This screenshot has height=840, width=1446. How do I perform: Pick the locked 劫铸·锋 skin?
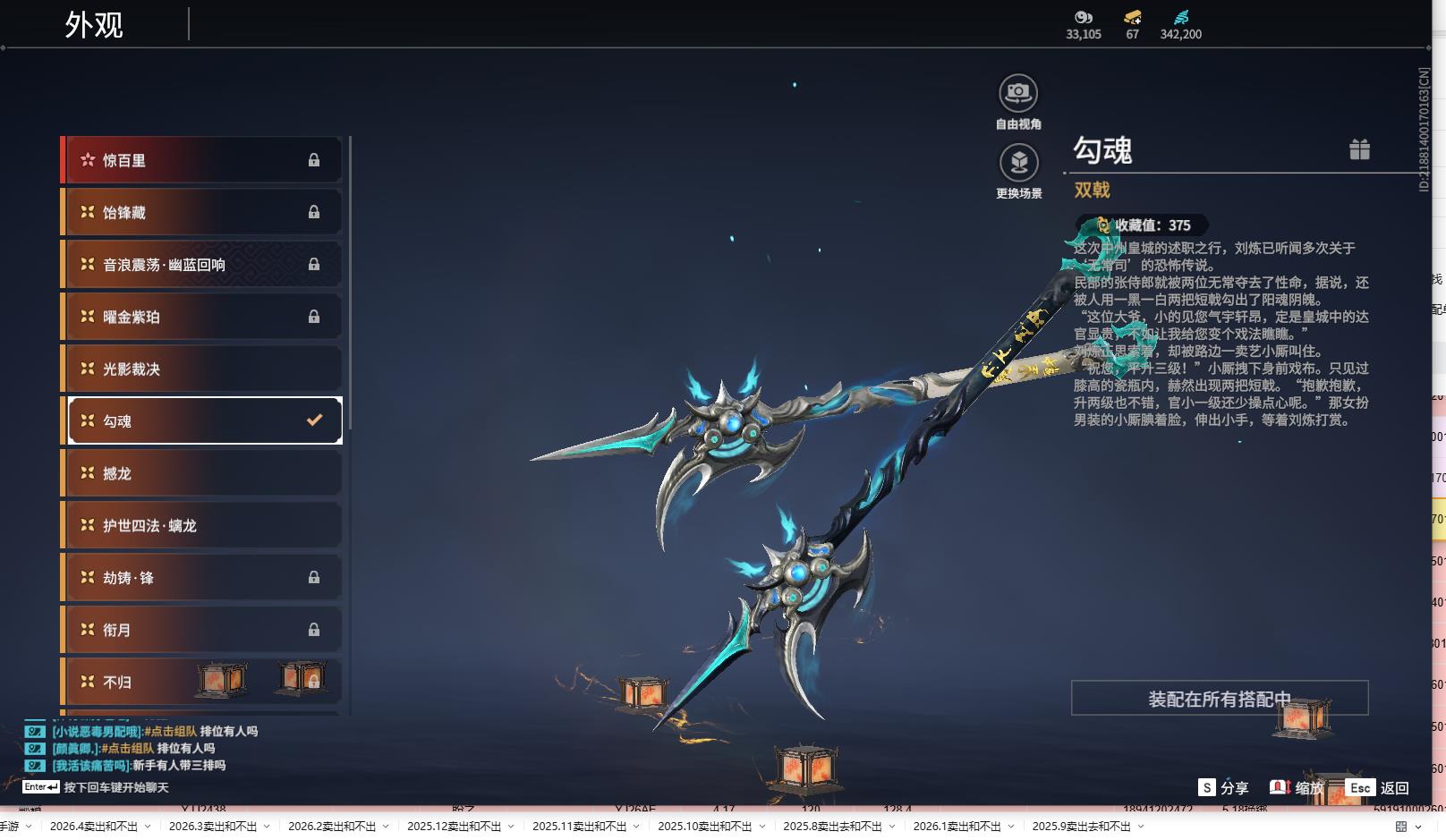click(201, 578)
